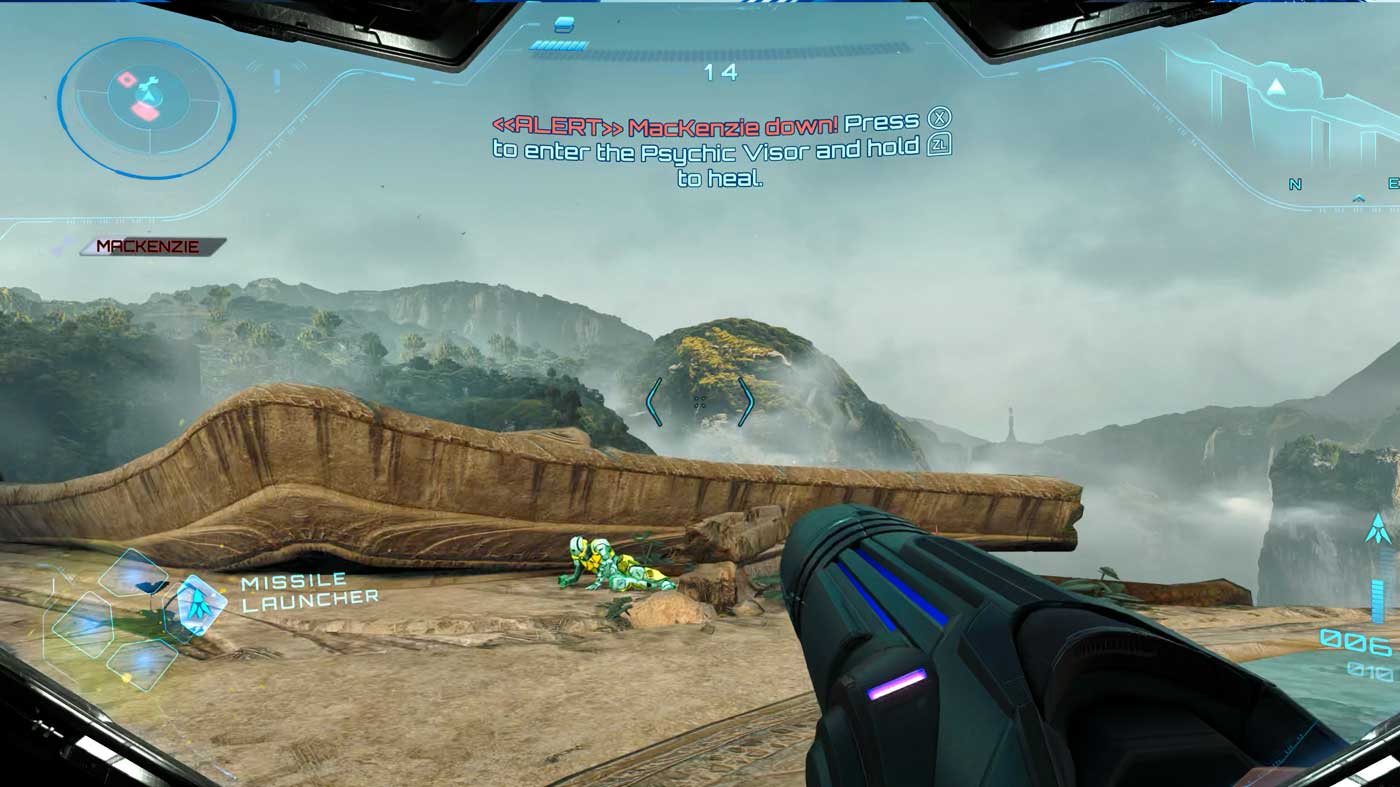Select the left empty weapon wheel slot
The height and width of the screenshot is (787, 1400).
[84, 622]
